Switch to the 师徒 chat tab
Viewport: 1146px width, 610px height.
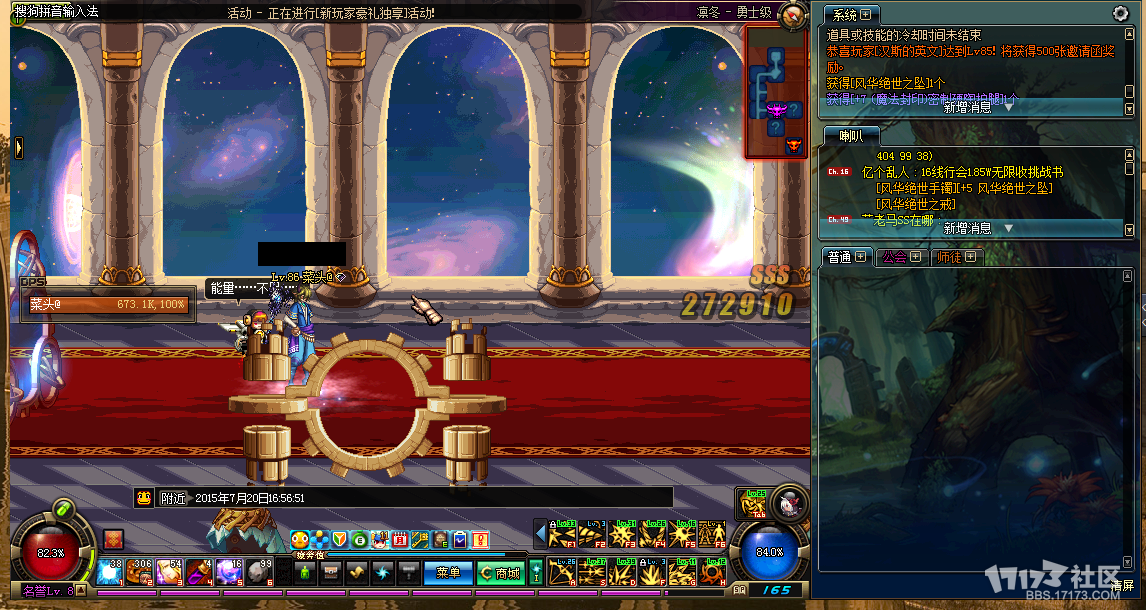click(x=954, y=257)
